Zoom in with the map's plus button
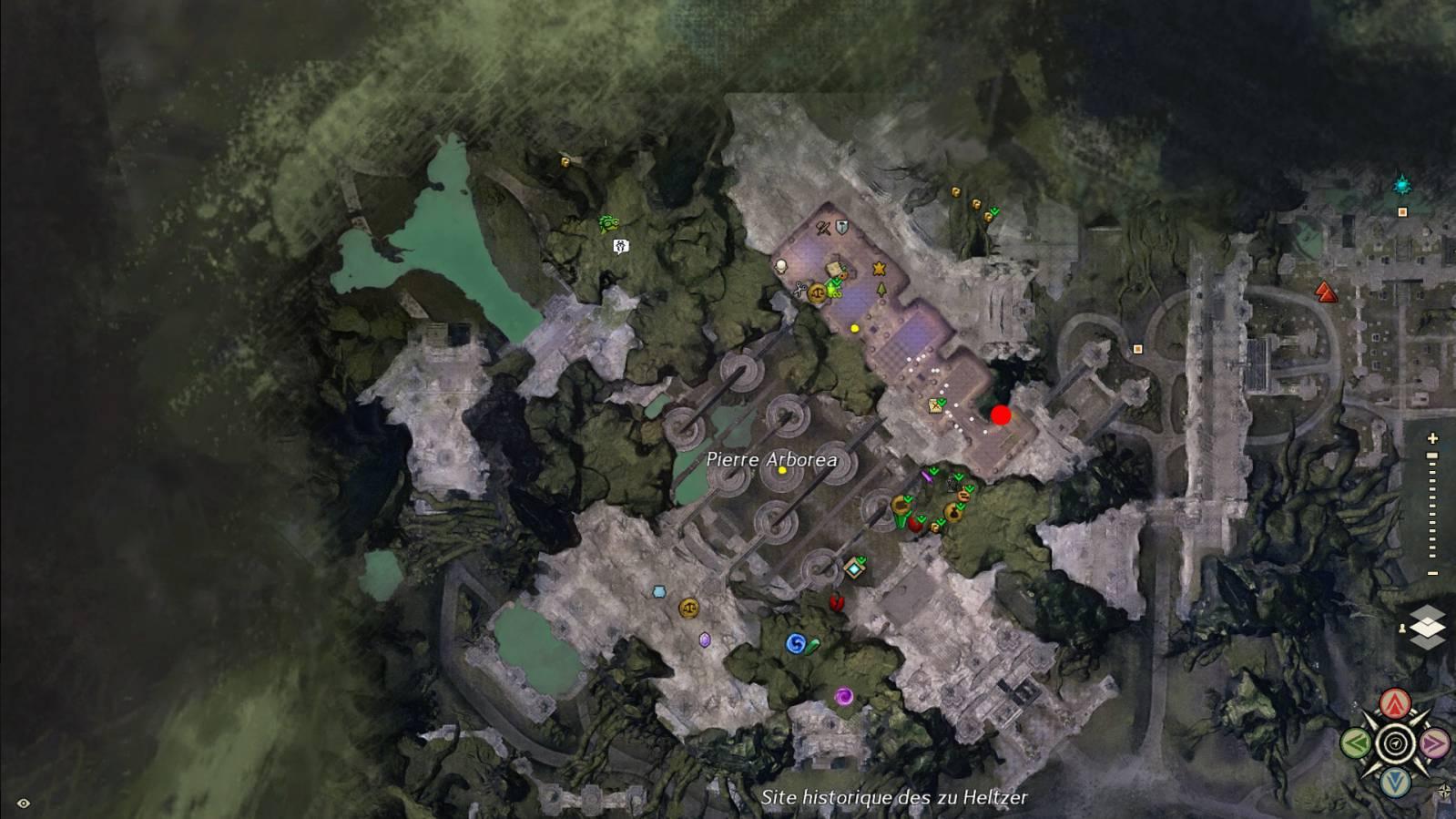The width and height of the screenshot is (1456, 819). 1432,438
